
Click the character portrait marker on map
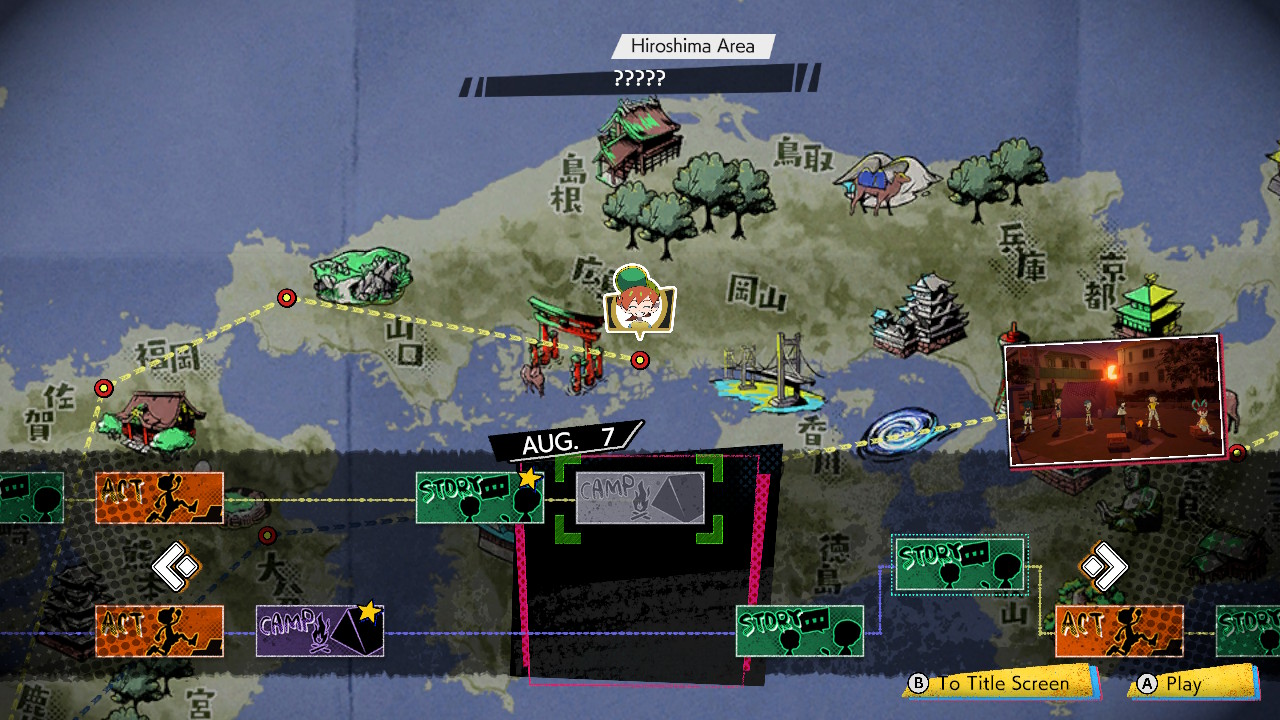640,300
